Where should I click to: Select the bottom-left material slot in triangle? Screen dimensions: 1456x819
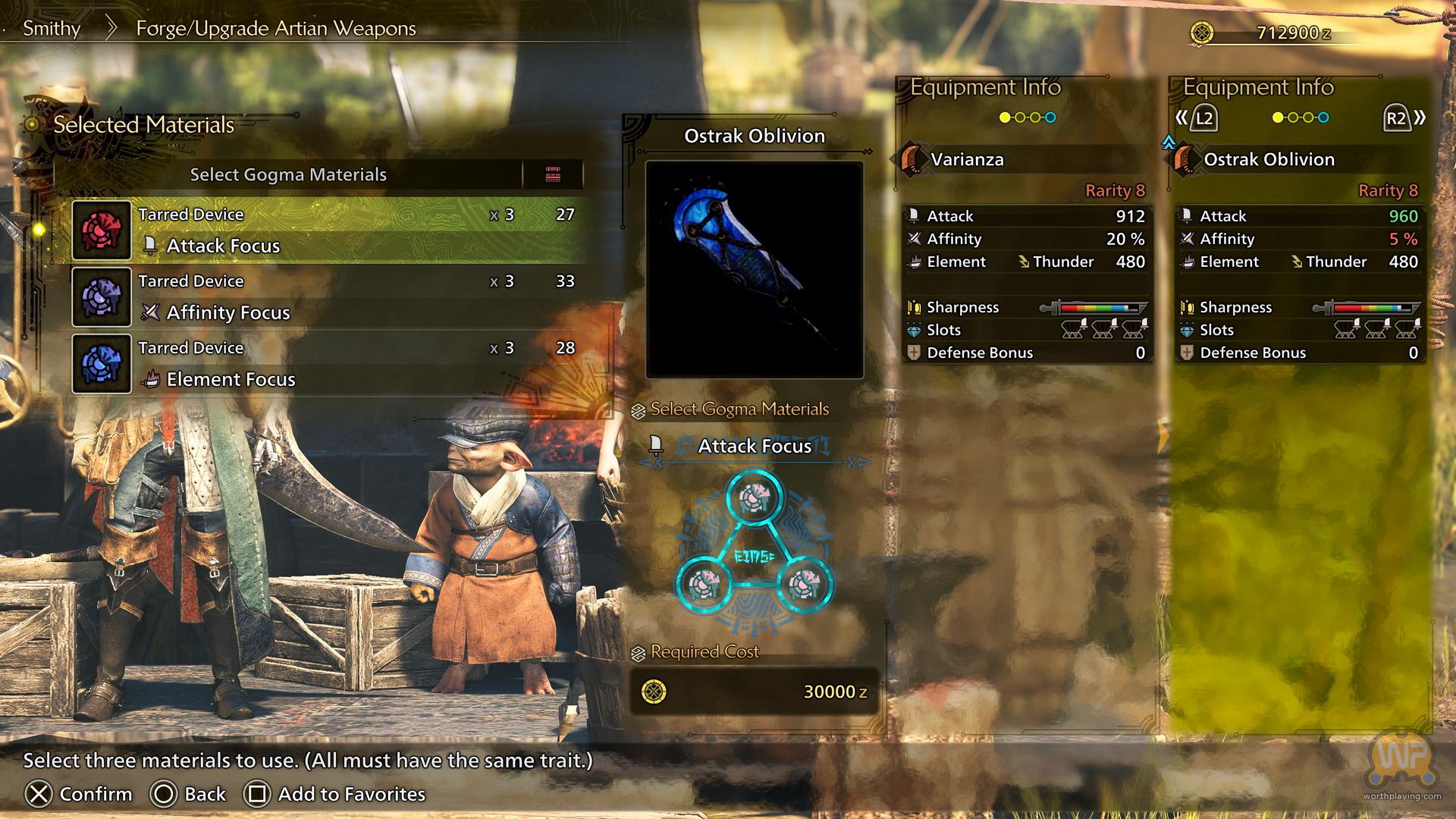click(x=704, y=585)
